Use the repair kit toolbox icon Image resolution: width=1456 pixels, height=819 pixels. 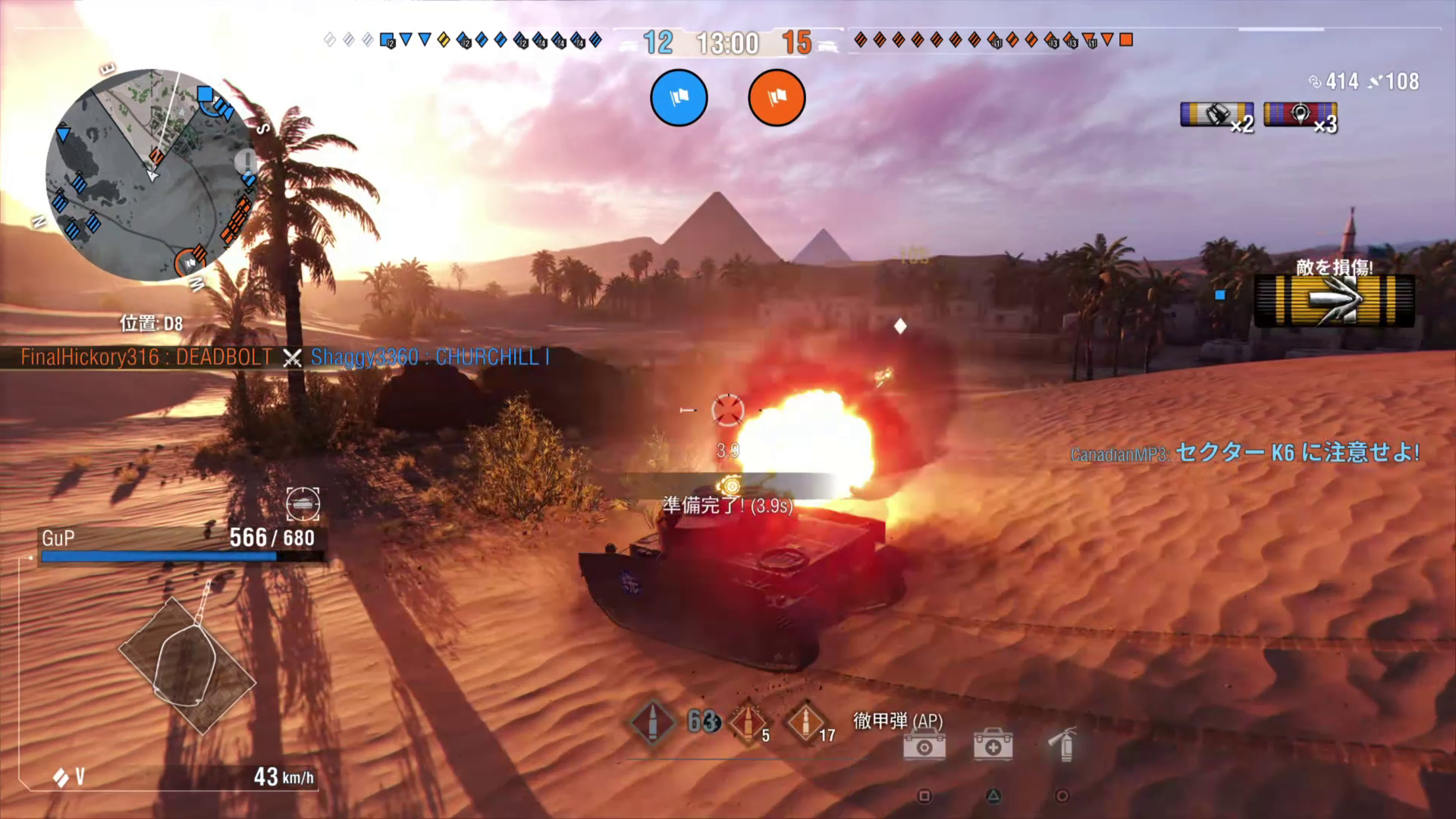(x=924, y=746)
